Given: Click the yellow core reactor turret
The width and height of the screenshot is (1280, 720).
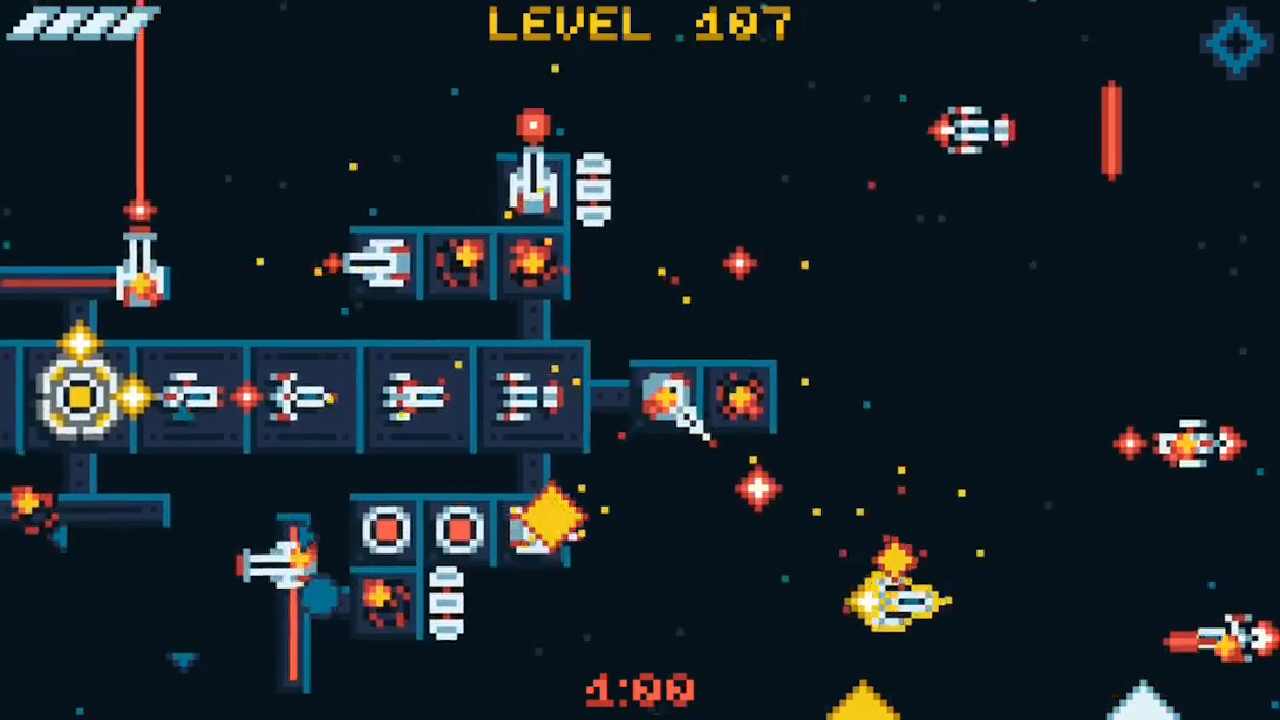Looking at the screenshot, I should click(x=78, y=395).
